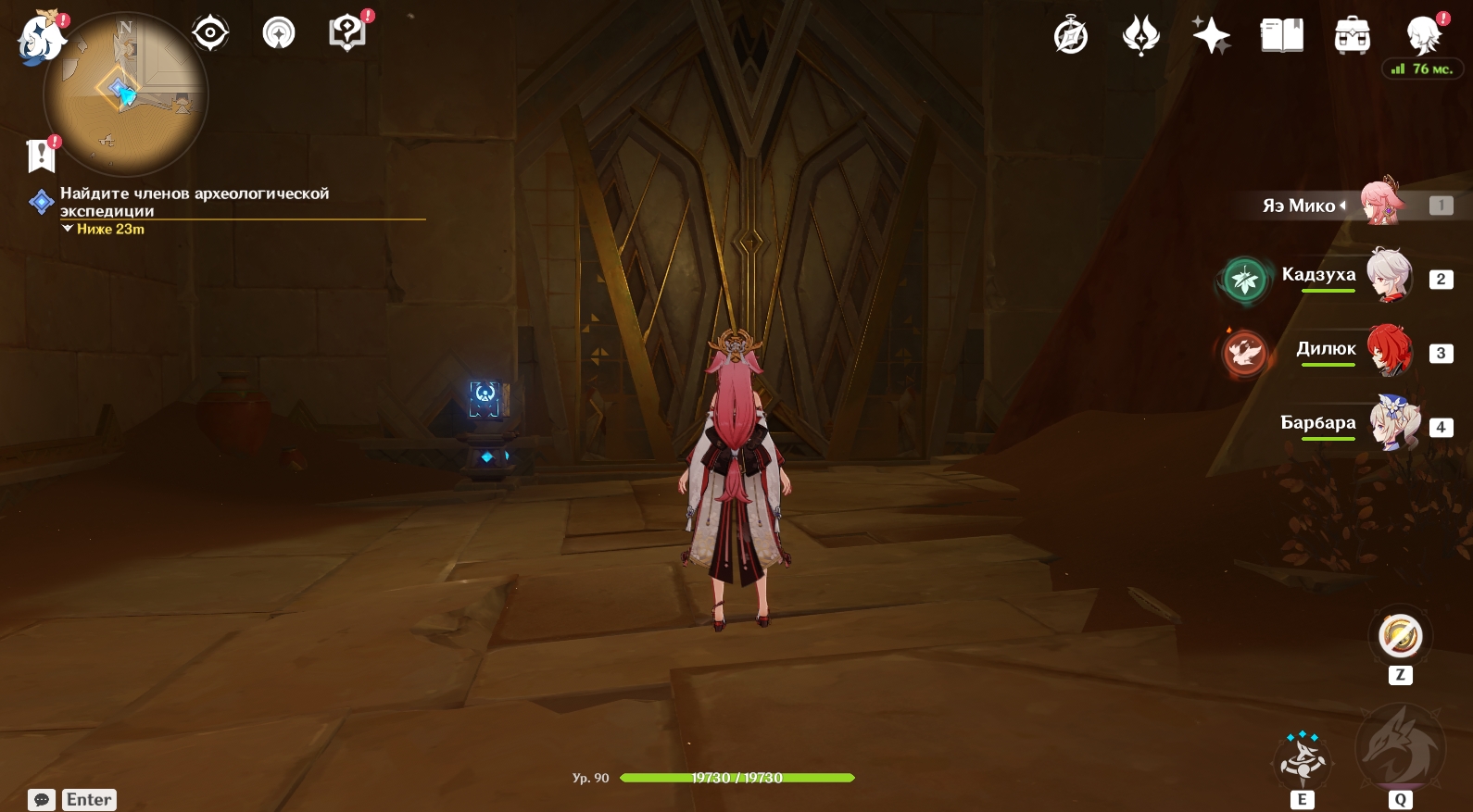The height and width of the screenshot is (812, 1473).
Task: Select the archaeological expedition quest tracker
Action: (195, 202)
